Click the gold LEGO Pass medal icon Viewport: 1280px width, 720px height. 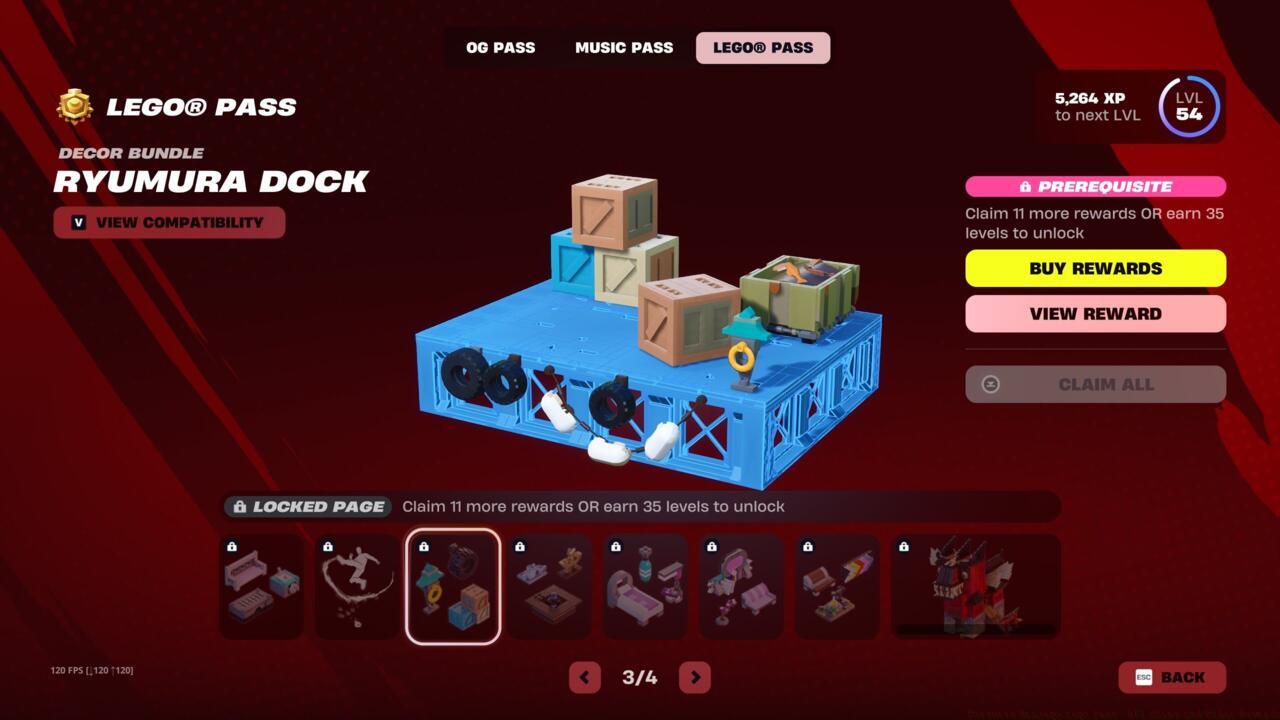[x=73, y=106]
